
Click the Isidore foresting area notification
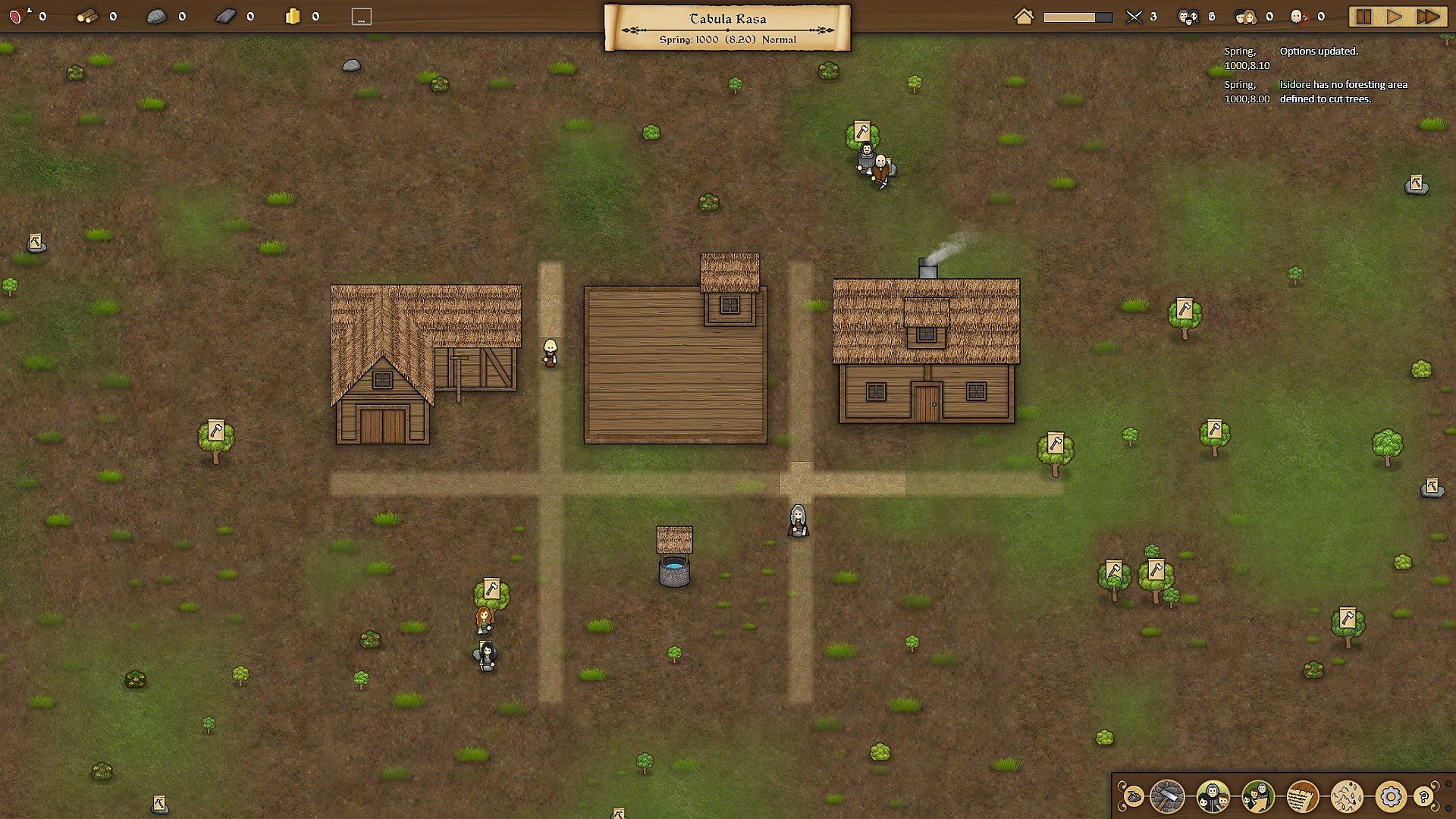click(1343, 92)
